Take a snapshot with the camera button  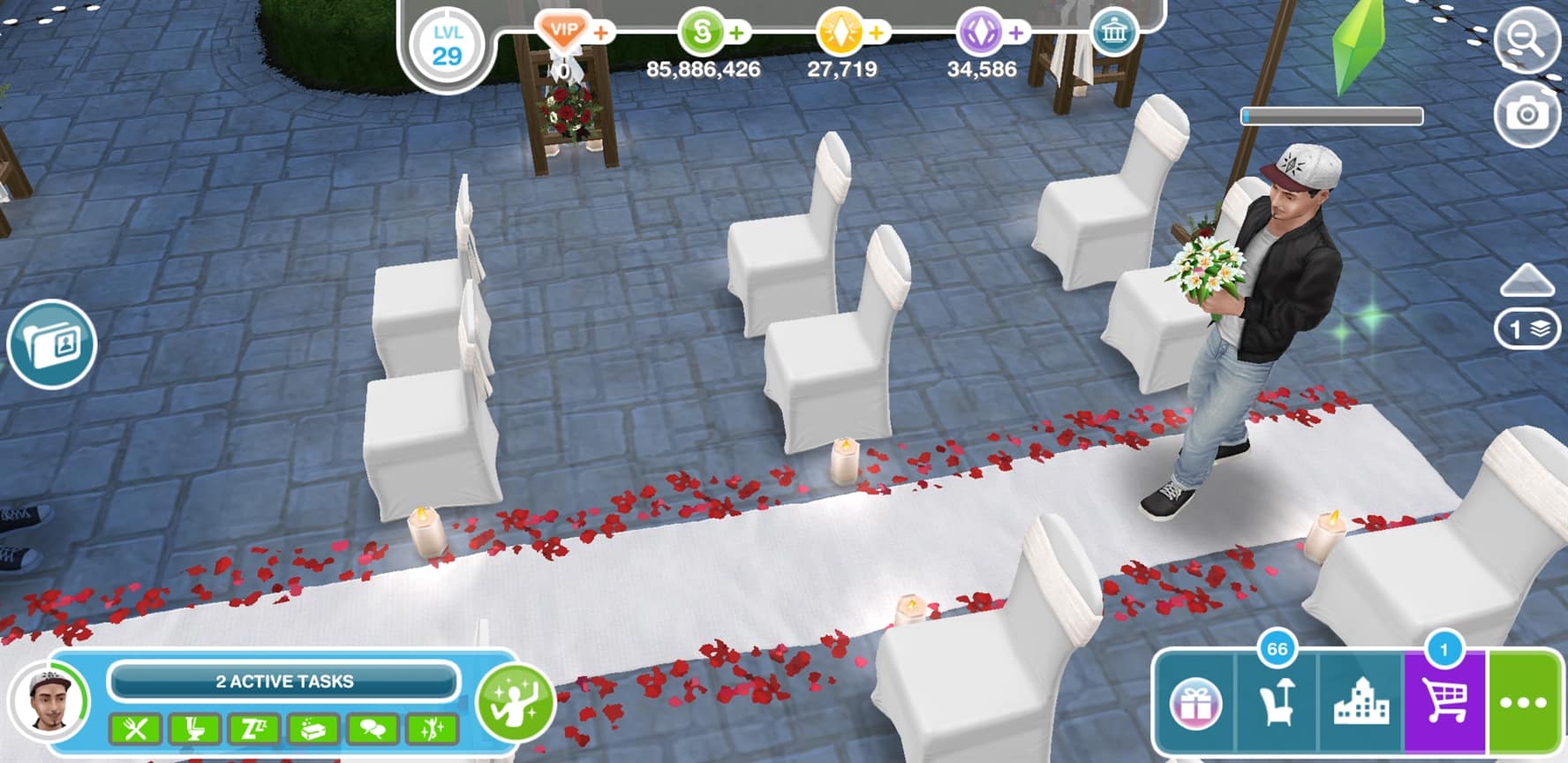[x=1526, y=115]
